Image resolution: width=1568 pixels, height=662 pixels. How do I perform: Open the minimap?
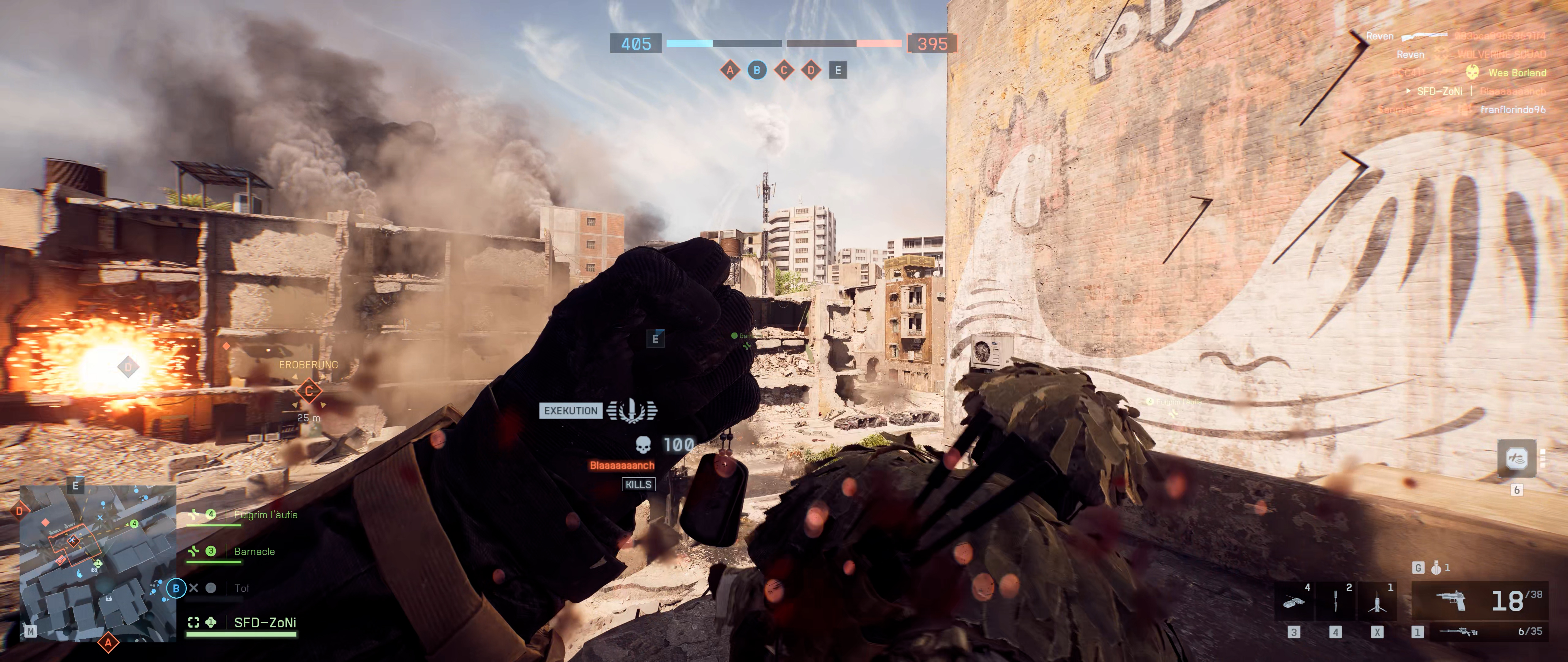tap(97, 563)
